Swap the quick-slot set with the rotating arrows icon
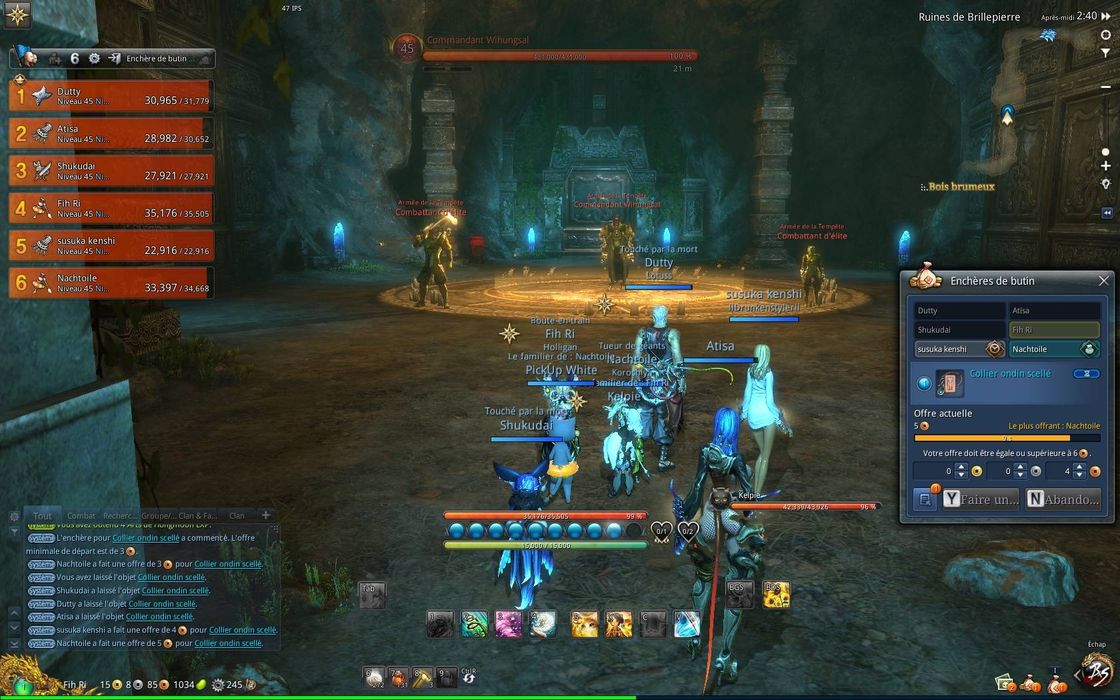Image resolution: width=1120 pixels, height=700 pixels. (467, 678)
